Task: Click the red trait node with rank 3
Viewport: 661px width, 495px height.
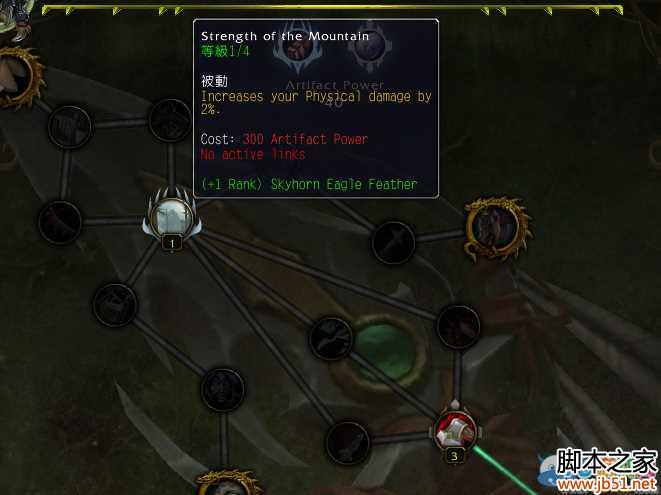Action: [x=453, y=429]
